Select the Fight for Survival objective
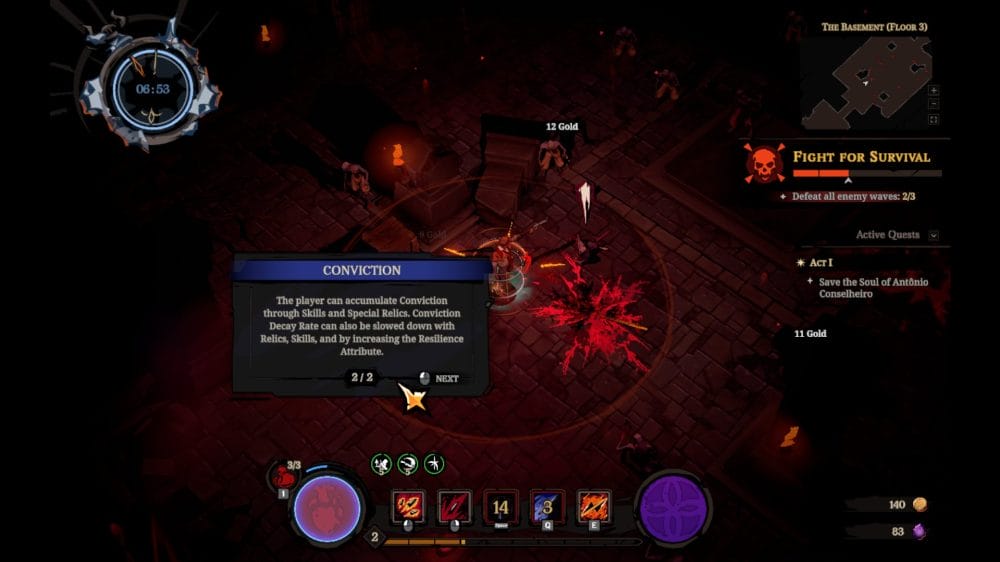The image size is (1000, 562). point(861,157)
